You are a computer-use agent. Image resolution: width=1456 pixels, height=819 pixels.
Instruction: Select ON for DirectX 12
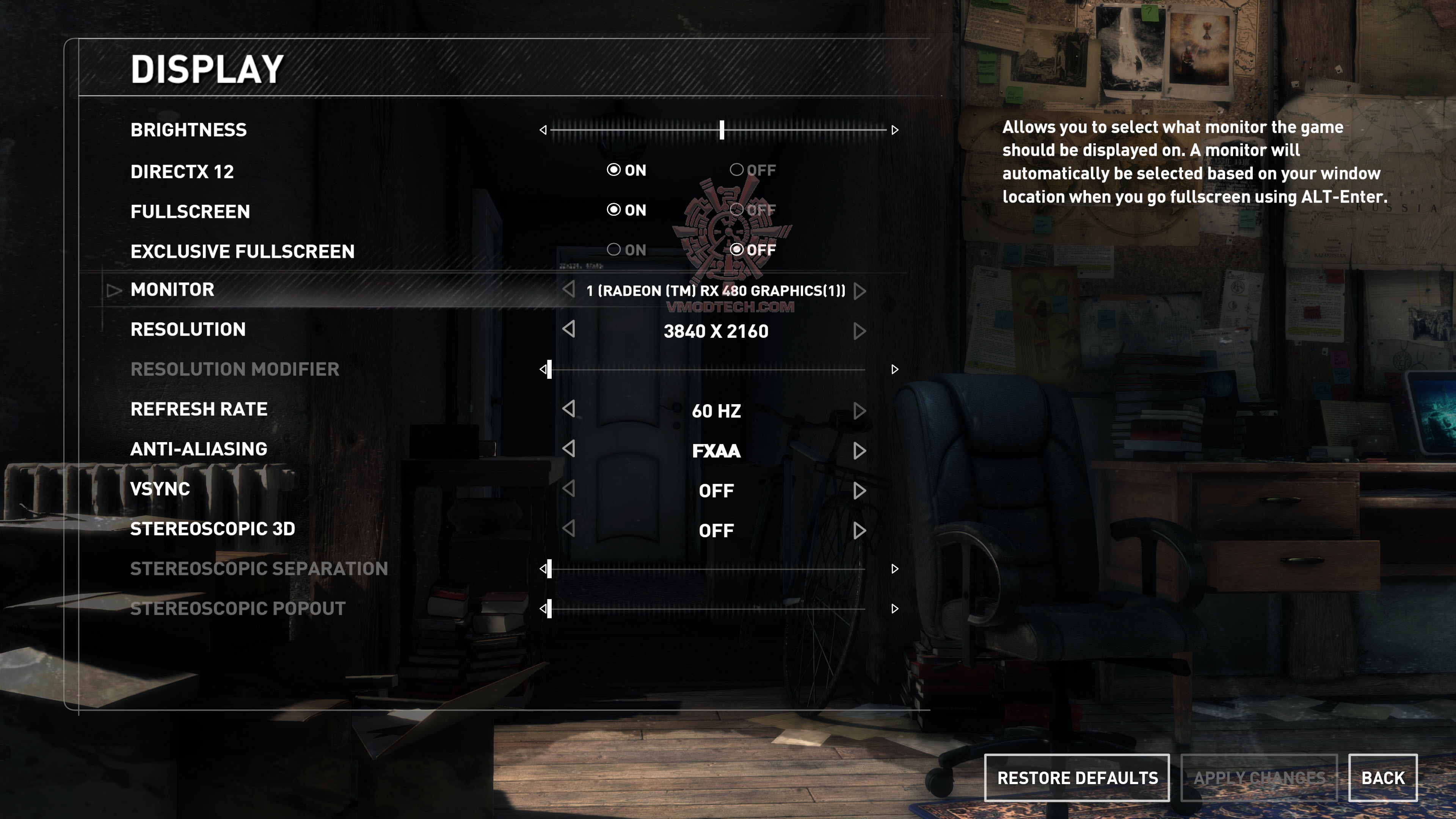coord(614,169)
